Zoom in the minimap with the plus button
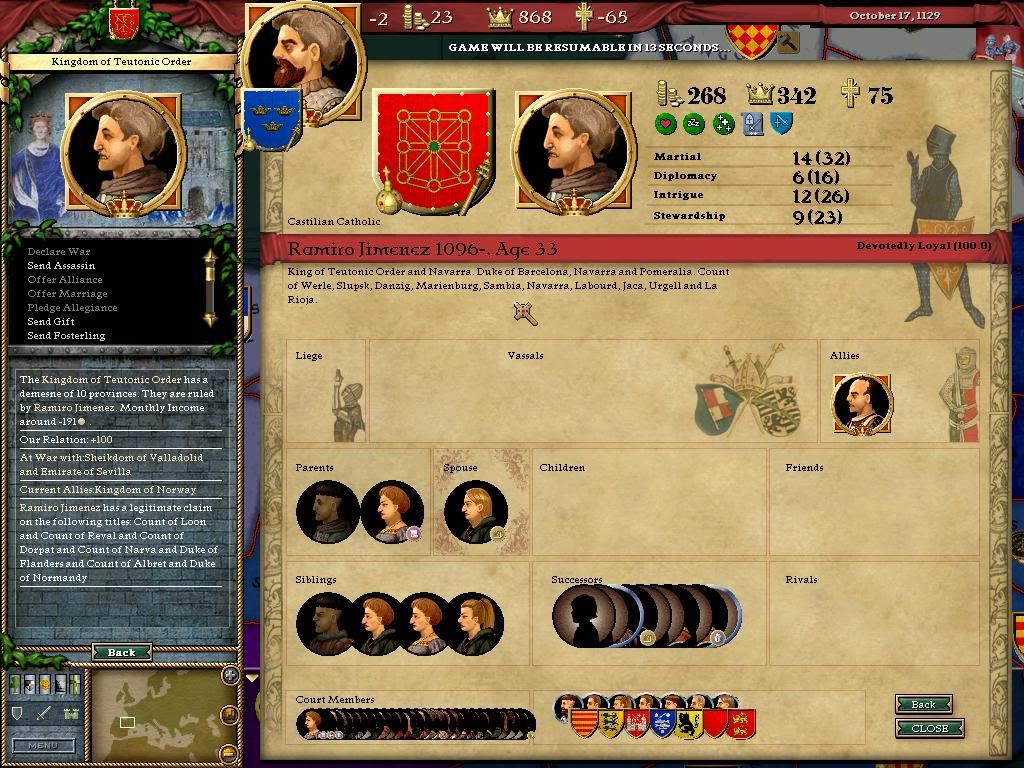The image size is (1024, 768). pos(230,675)
